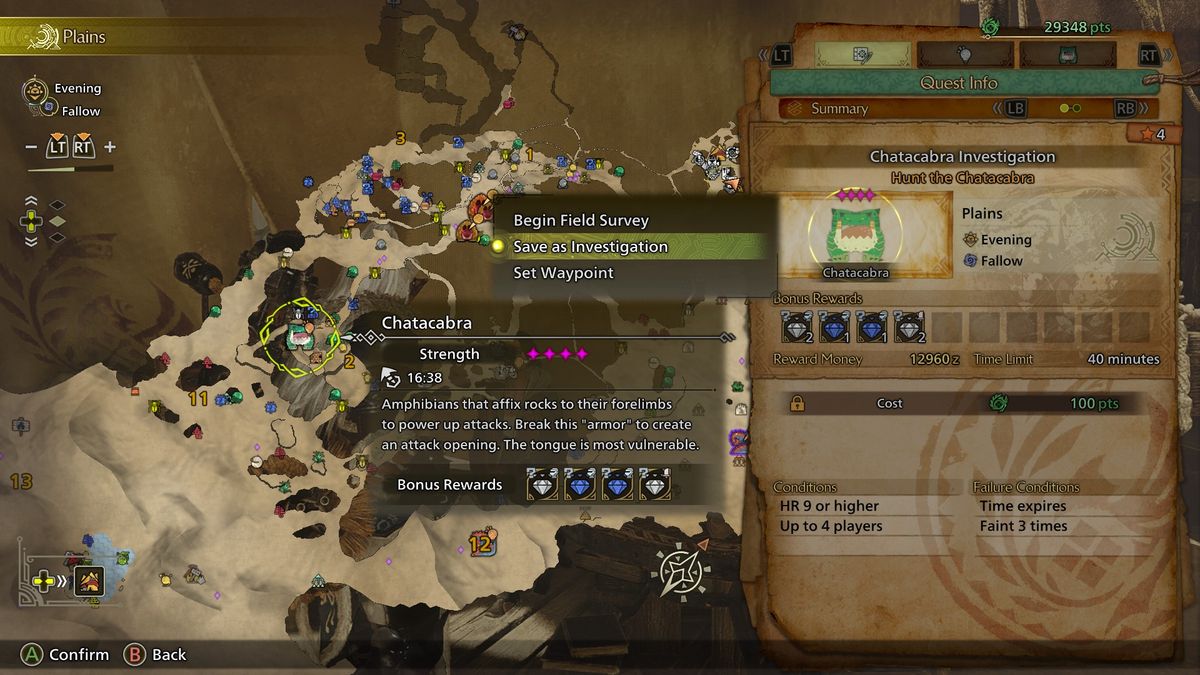The width and height of the screenshot is (1200, 675).
Task: Click the first bonus reward gem in quest panel
Action: click(796, 326)
